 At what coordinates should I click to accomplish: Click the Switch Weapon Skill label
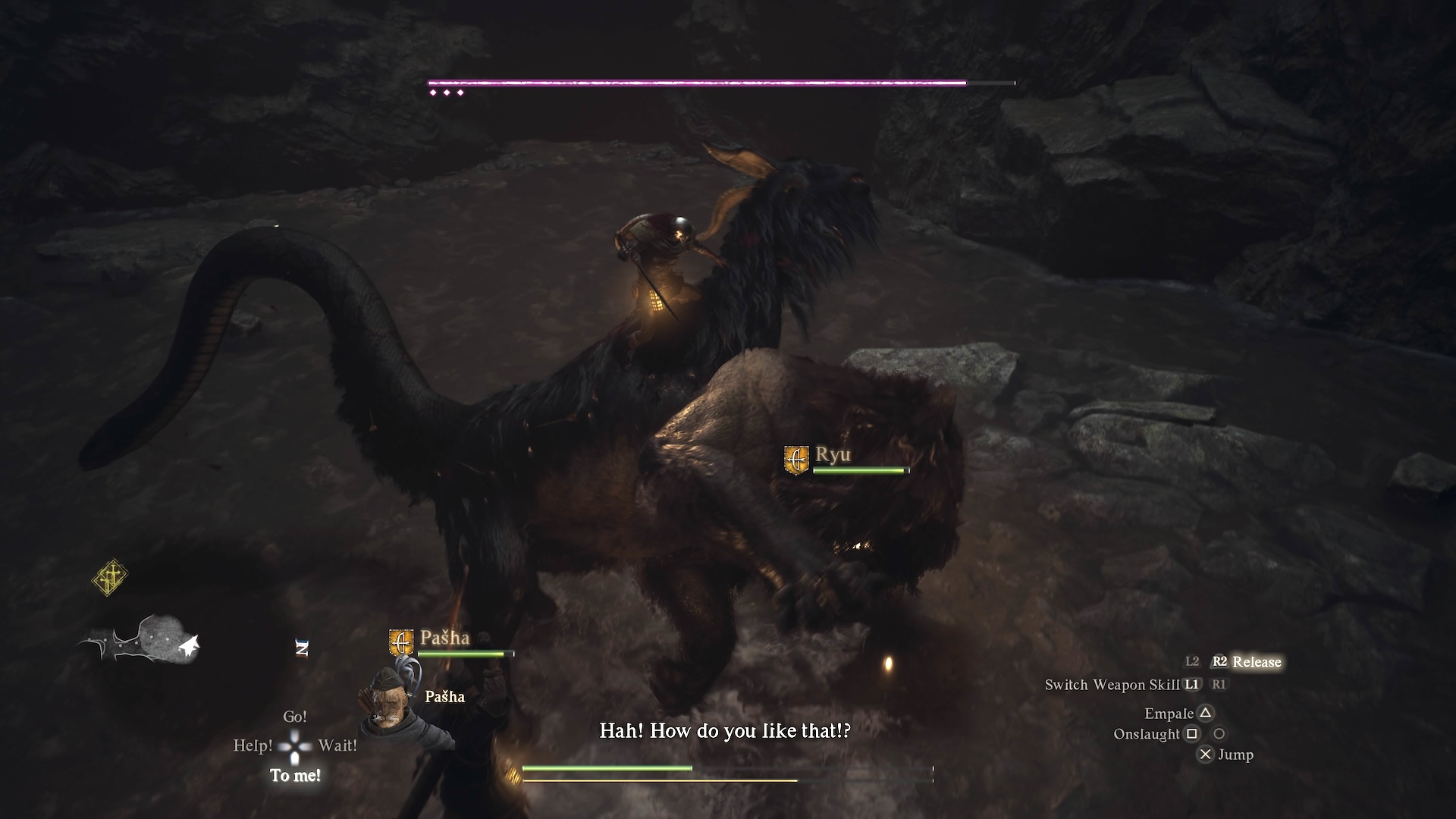tap(1112, 685)
